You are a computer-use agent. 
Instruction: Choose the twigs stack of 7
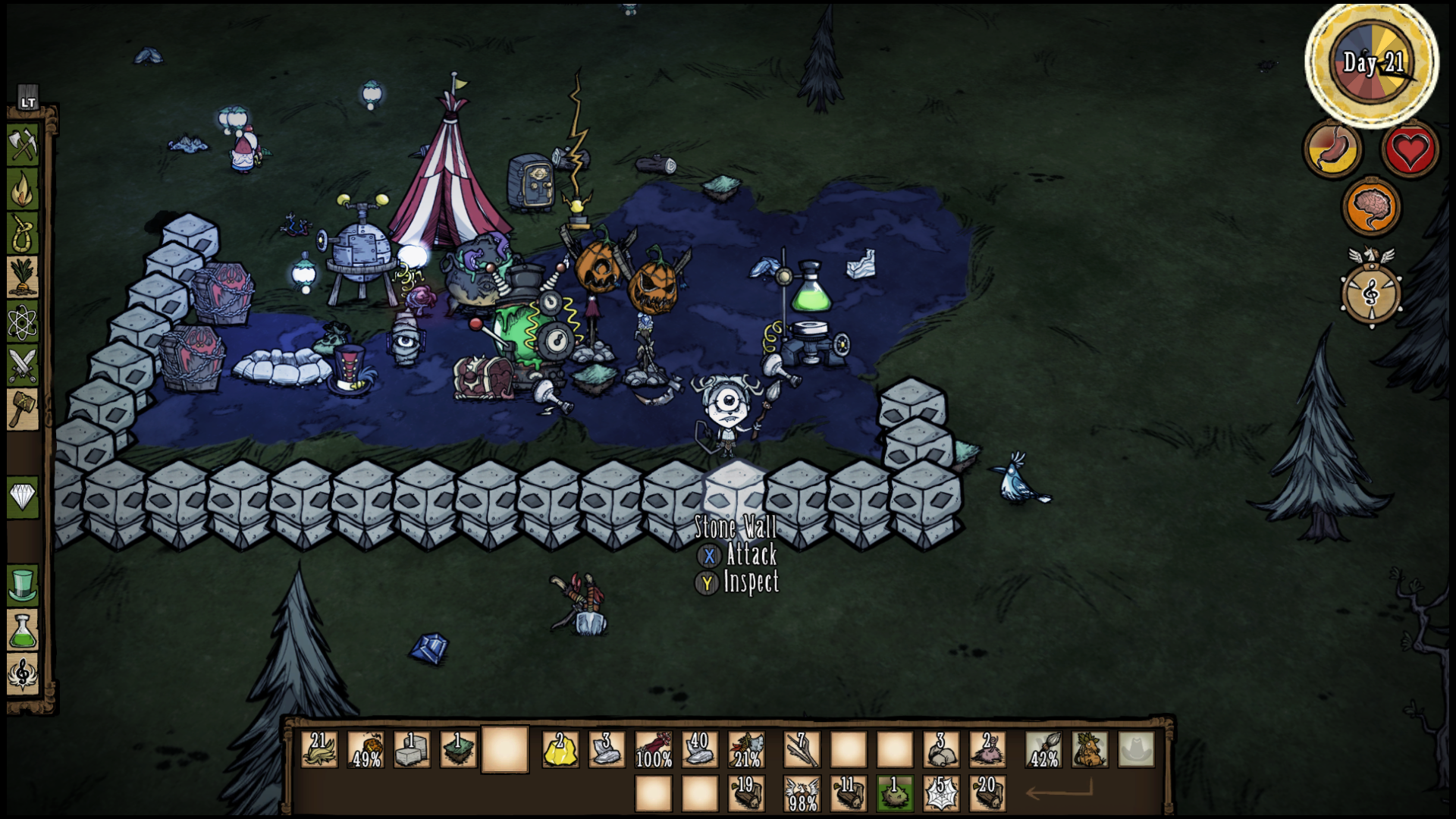[x=802, y=749]
